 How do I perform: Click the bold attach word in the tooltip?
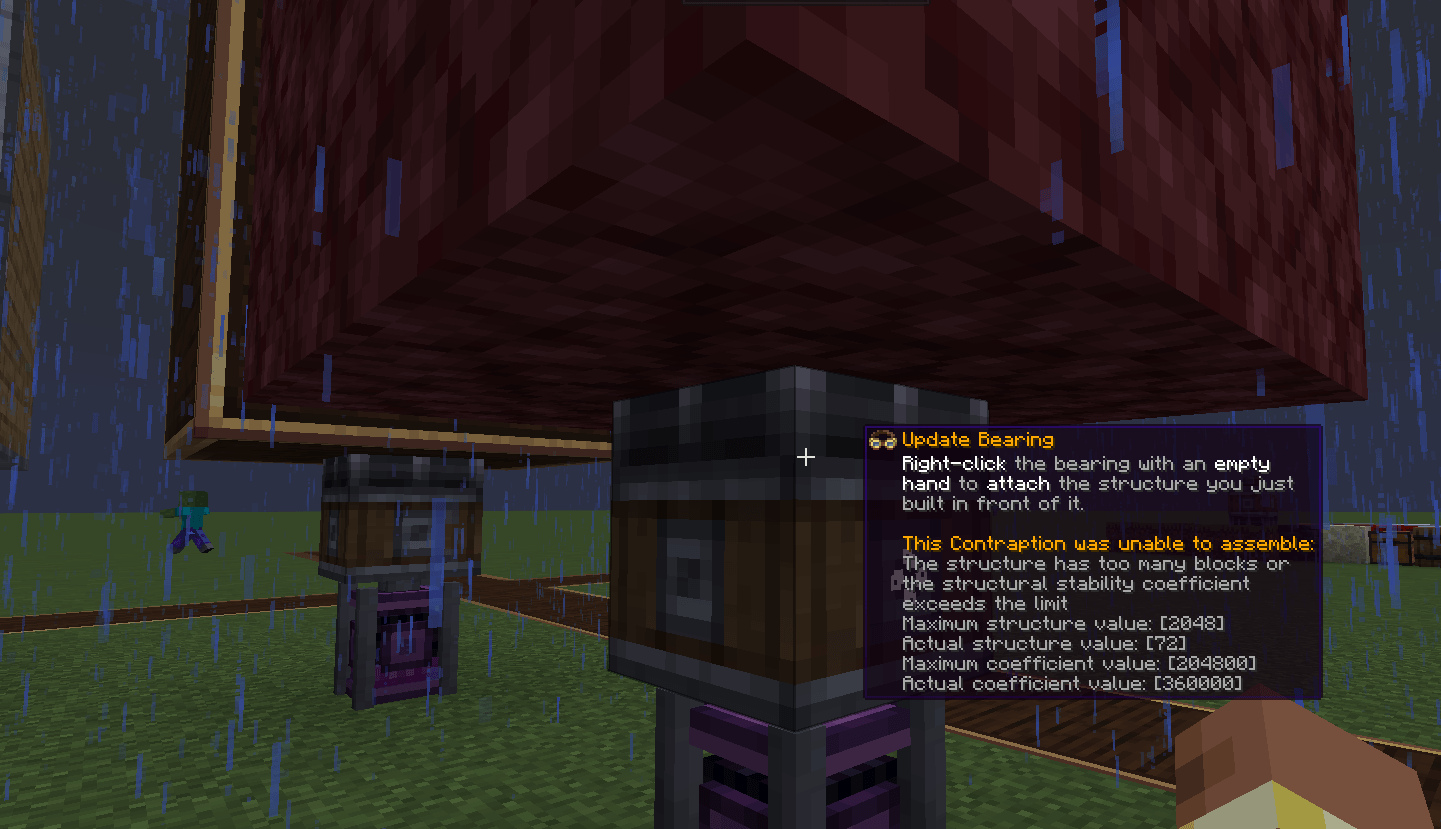pos(1017,483)
